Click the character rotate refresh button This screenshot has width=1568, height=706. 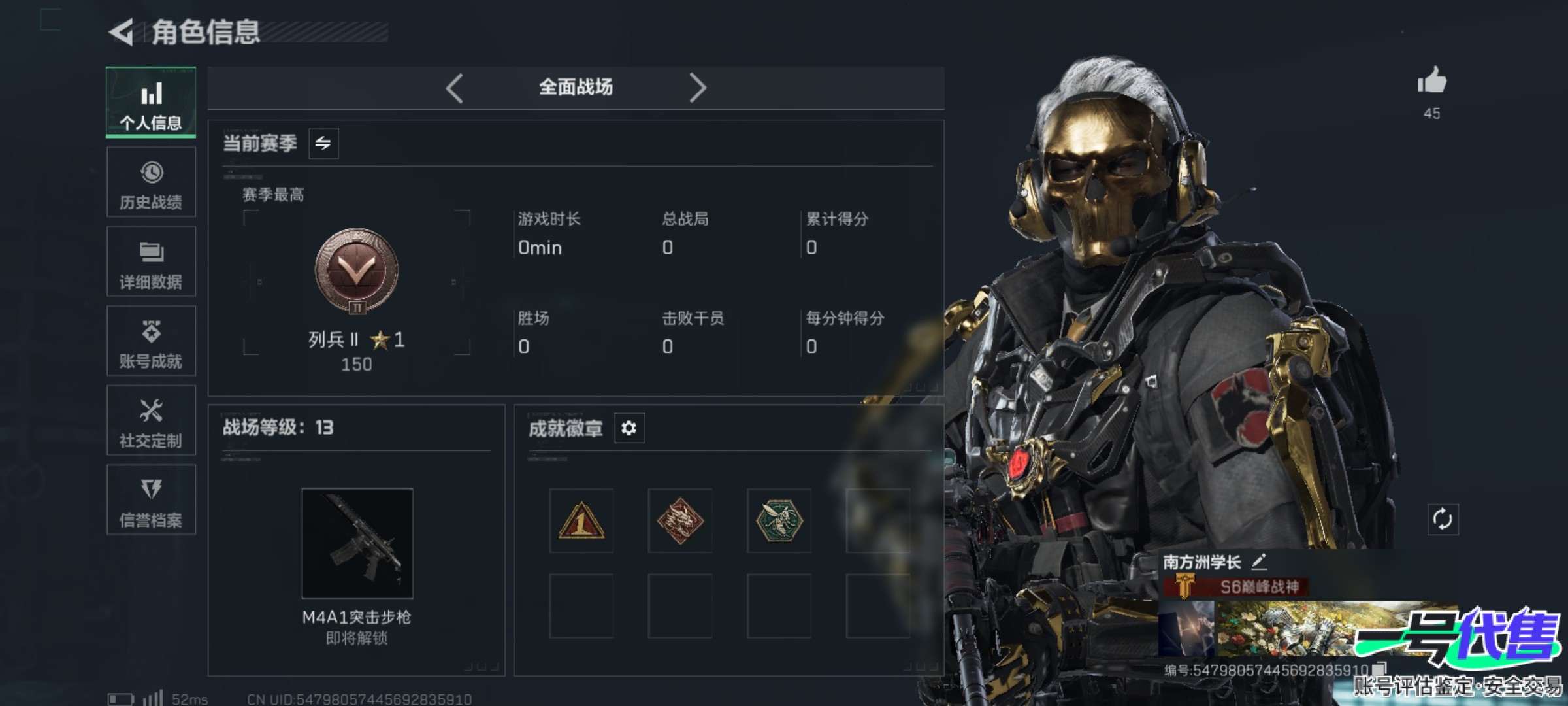pyautogui.click(x=1443, y=520)
